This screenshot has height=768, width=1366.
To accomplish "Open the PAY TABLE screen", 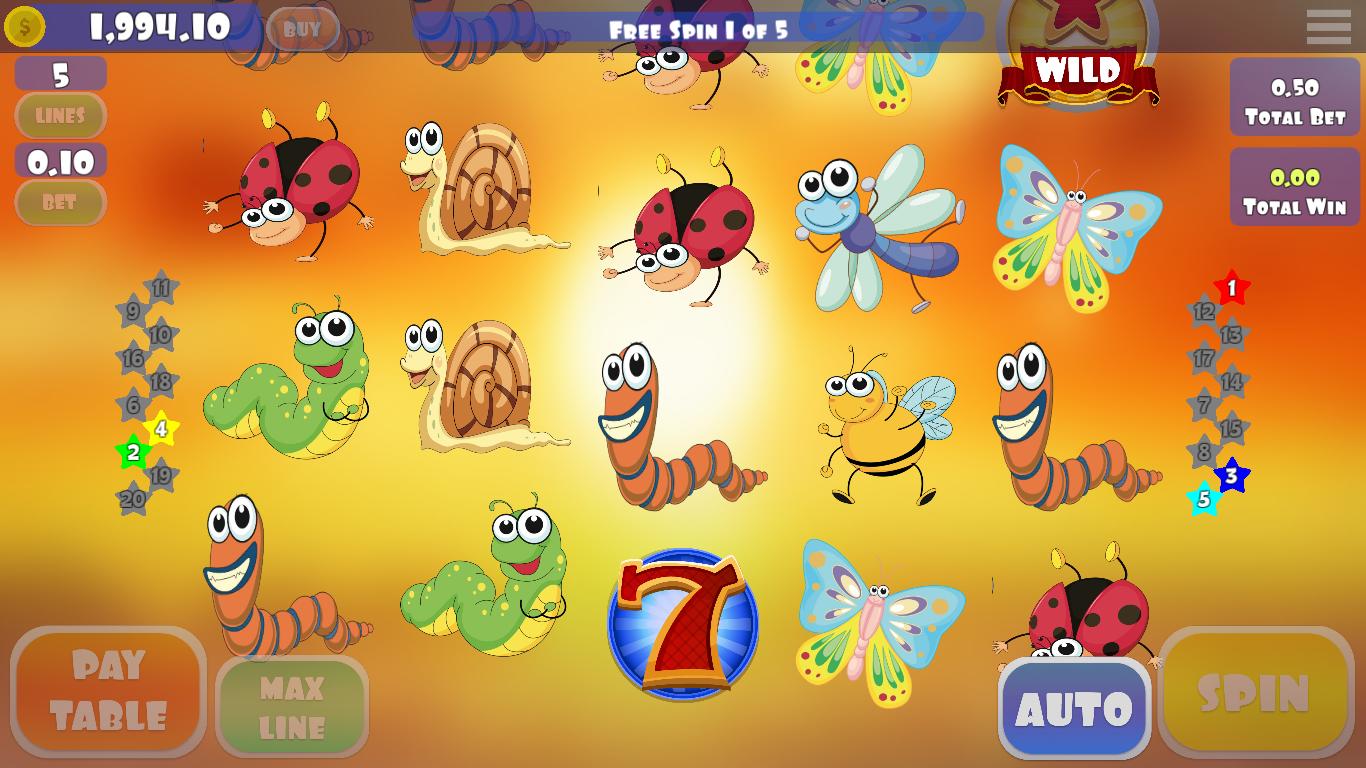I will tap(108, 690).
